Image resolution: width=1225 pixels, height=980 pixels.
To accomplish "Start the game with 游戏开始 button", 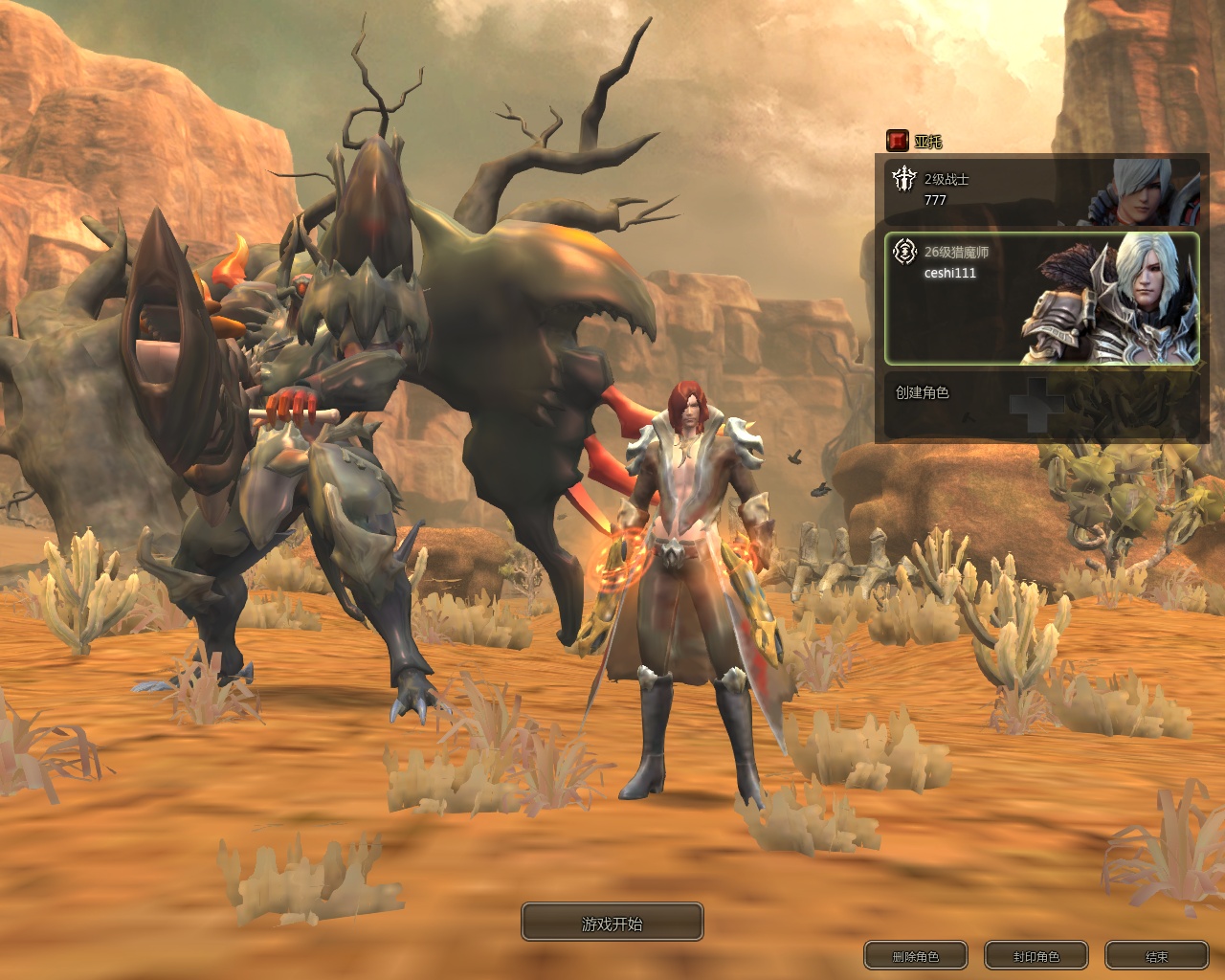I will tap(612, 923).
